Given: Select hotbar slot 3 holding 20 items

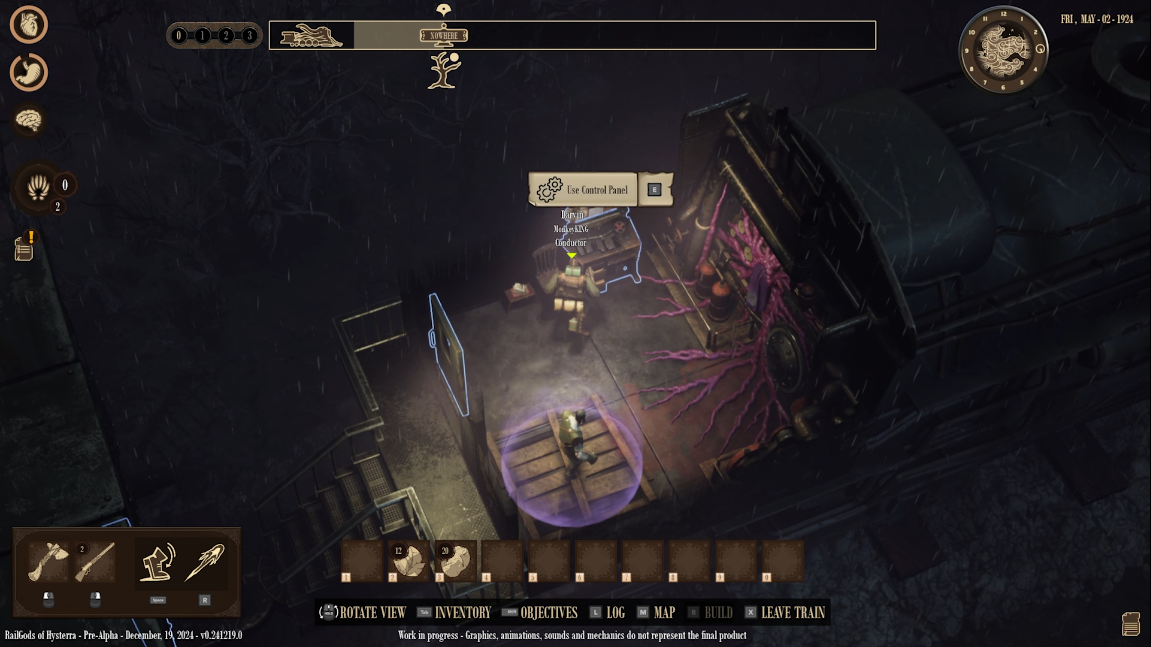Looking at the screenshot, I should point(457,562).
